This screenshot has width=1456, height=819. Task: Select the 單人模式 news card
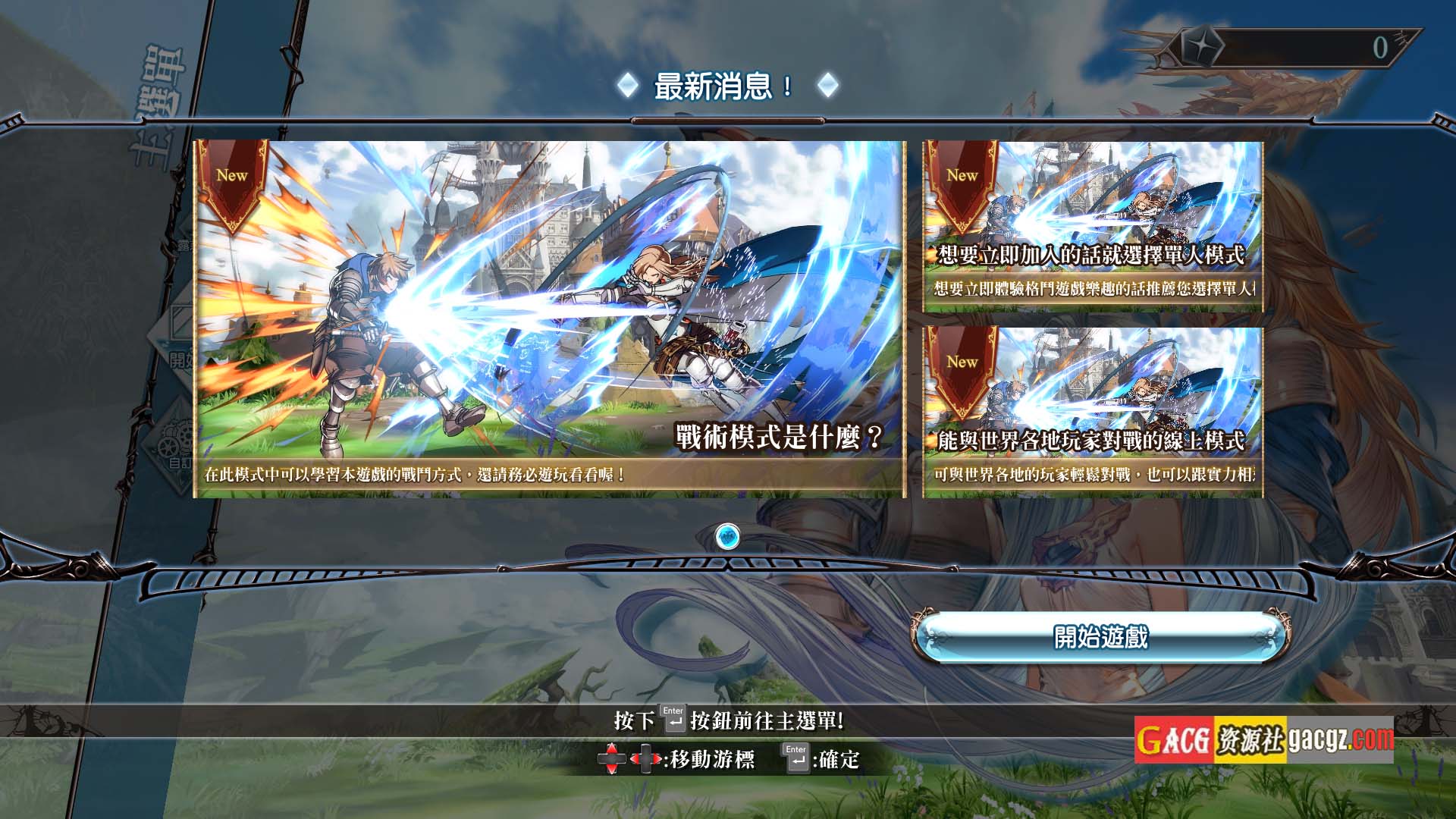[x=1093, y=227]
